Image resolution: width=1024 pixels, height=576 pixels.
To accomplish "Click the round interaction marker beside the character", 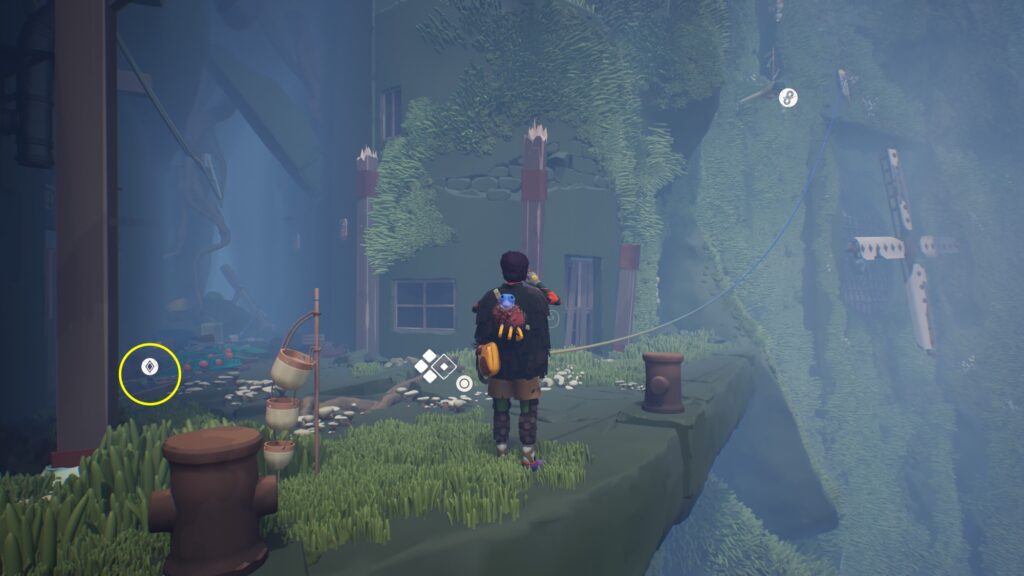I will [x=464, y=383].
